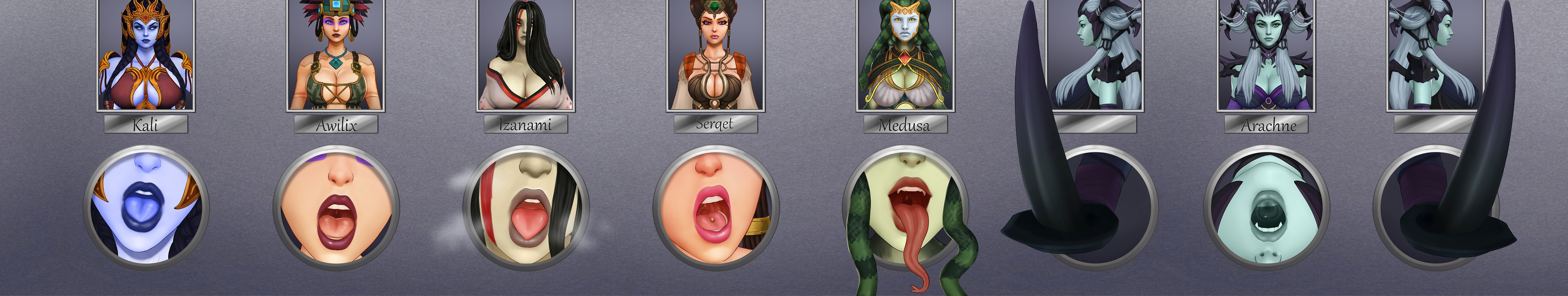Activate the Izanami name plate
Viewport: 1568px width, 296px height.
(526, 125)
